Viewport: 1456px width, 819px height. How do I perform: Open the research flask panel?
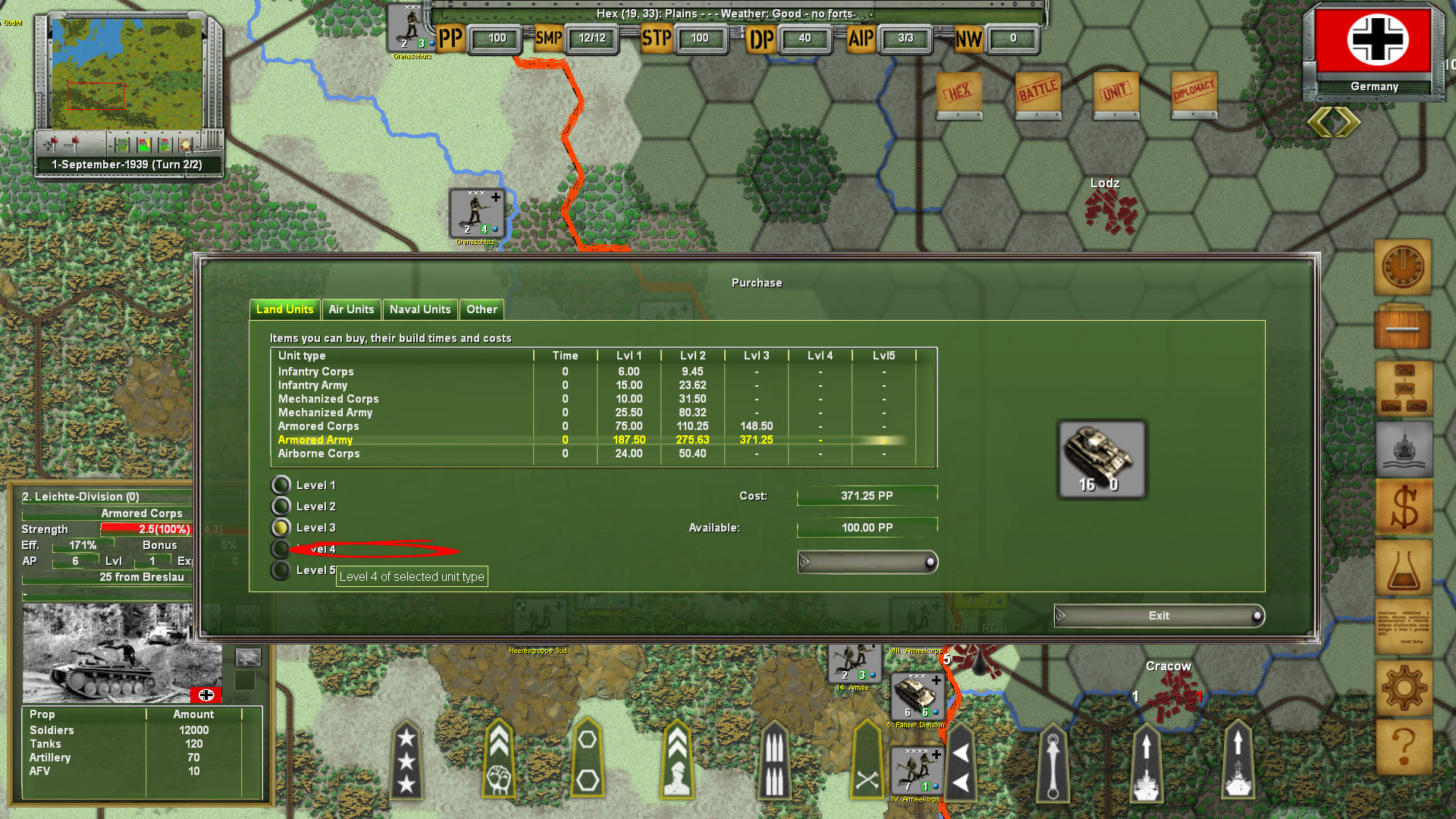[x=1404, y=568]
